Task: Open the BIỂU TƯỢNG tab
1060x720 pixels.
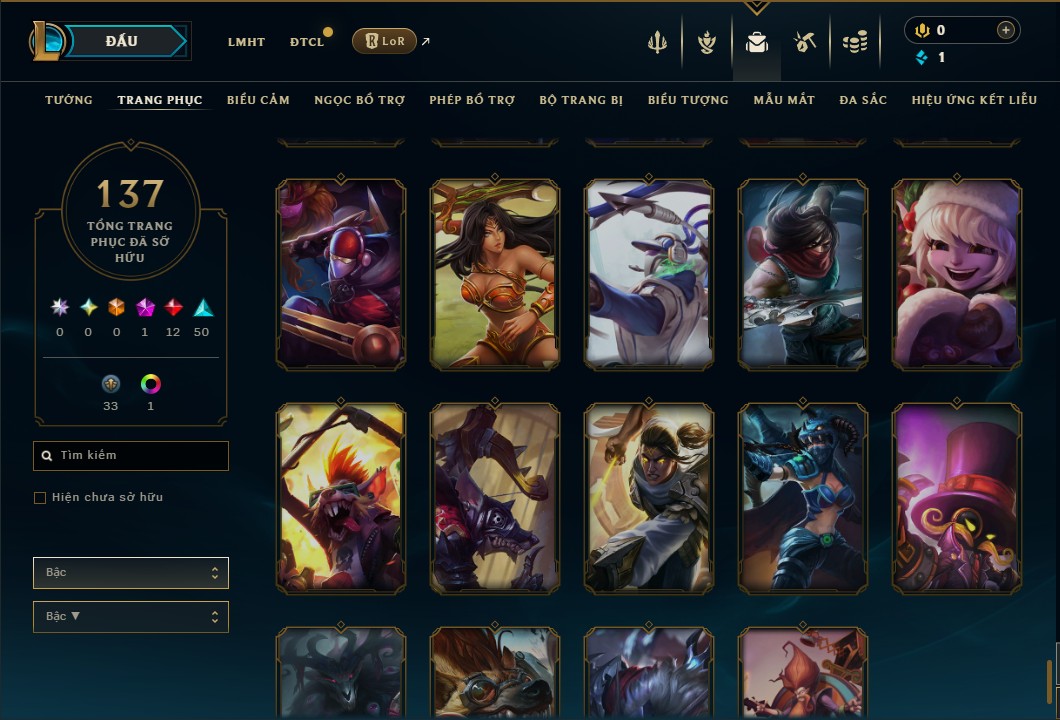Action: [x=688, y=100]
